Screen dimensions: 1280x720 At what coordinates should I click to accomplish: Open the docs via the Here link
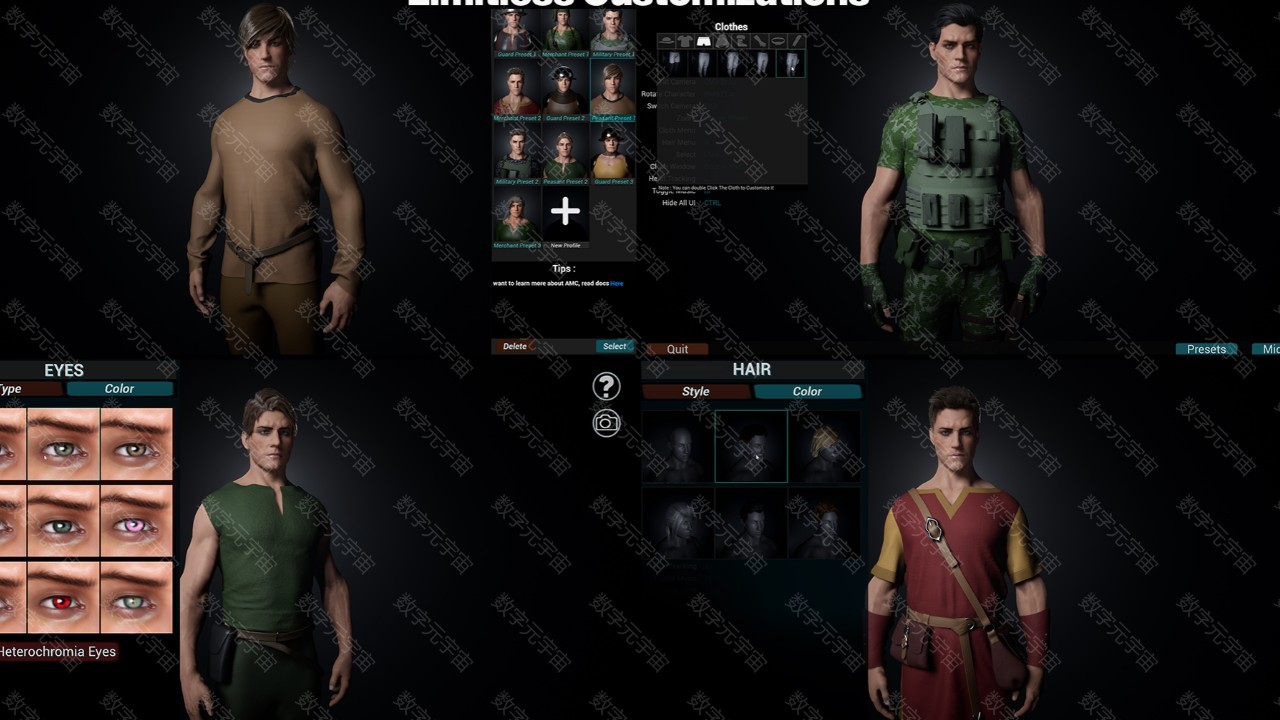617,283
